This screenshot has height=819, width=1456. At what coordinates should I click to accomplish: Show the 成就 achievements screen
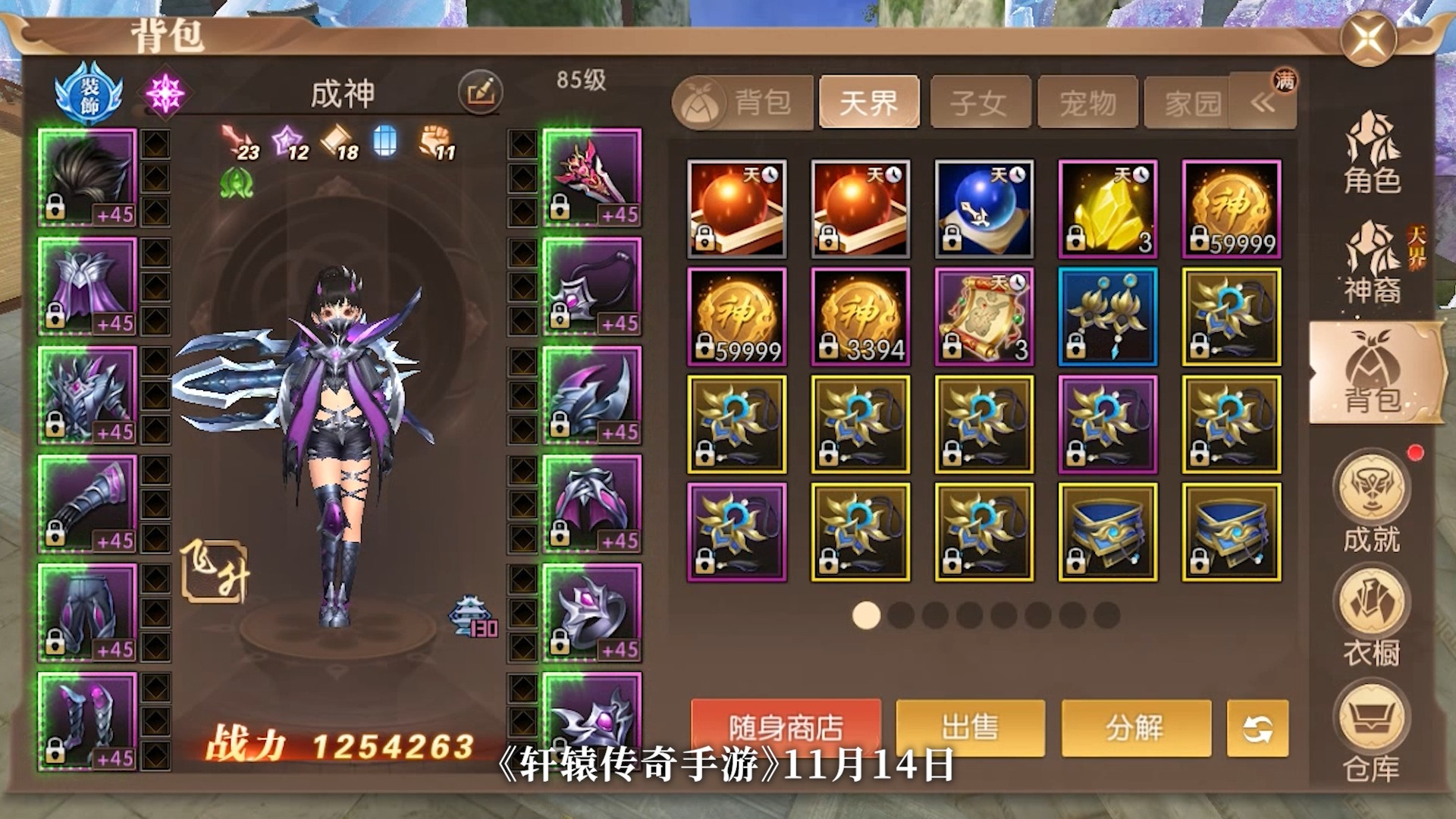[x=1372, y=502]
